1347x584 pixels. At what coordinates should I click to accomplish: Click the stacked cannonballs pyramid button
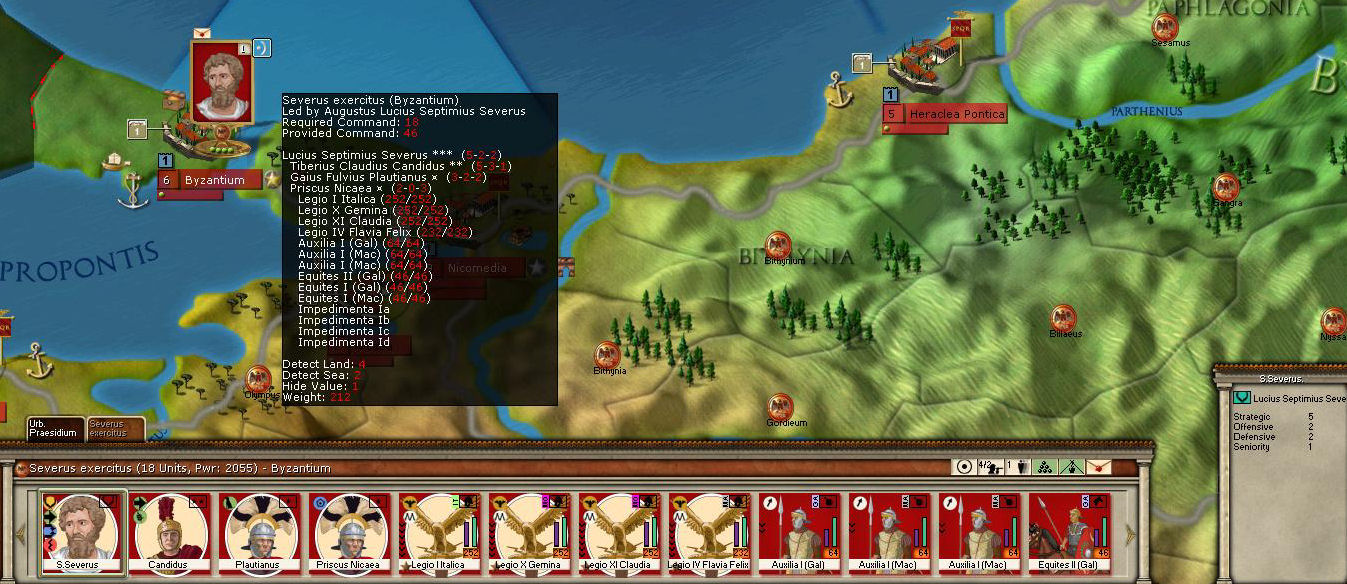(x=1044, y=467)
